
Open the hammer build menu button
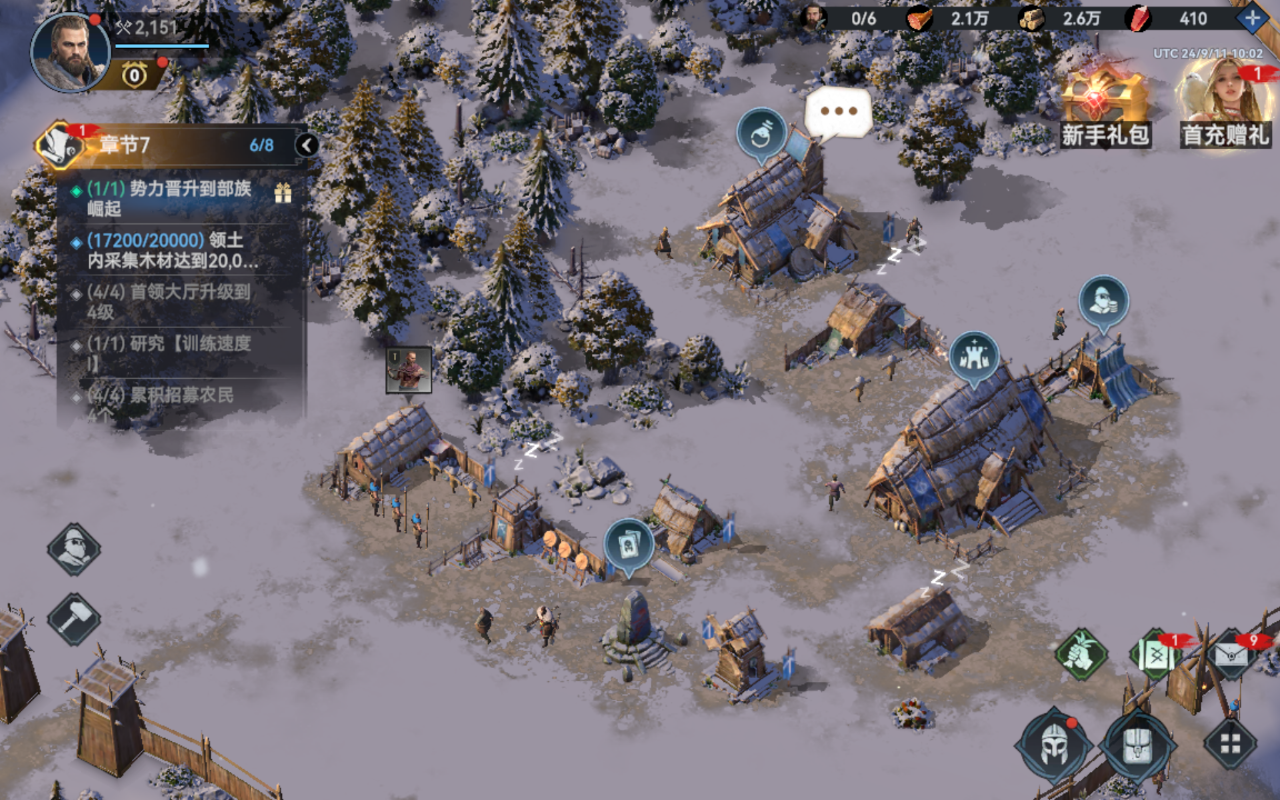pyautogui.click(x=74, y=619)
